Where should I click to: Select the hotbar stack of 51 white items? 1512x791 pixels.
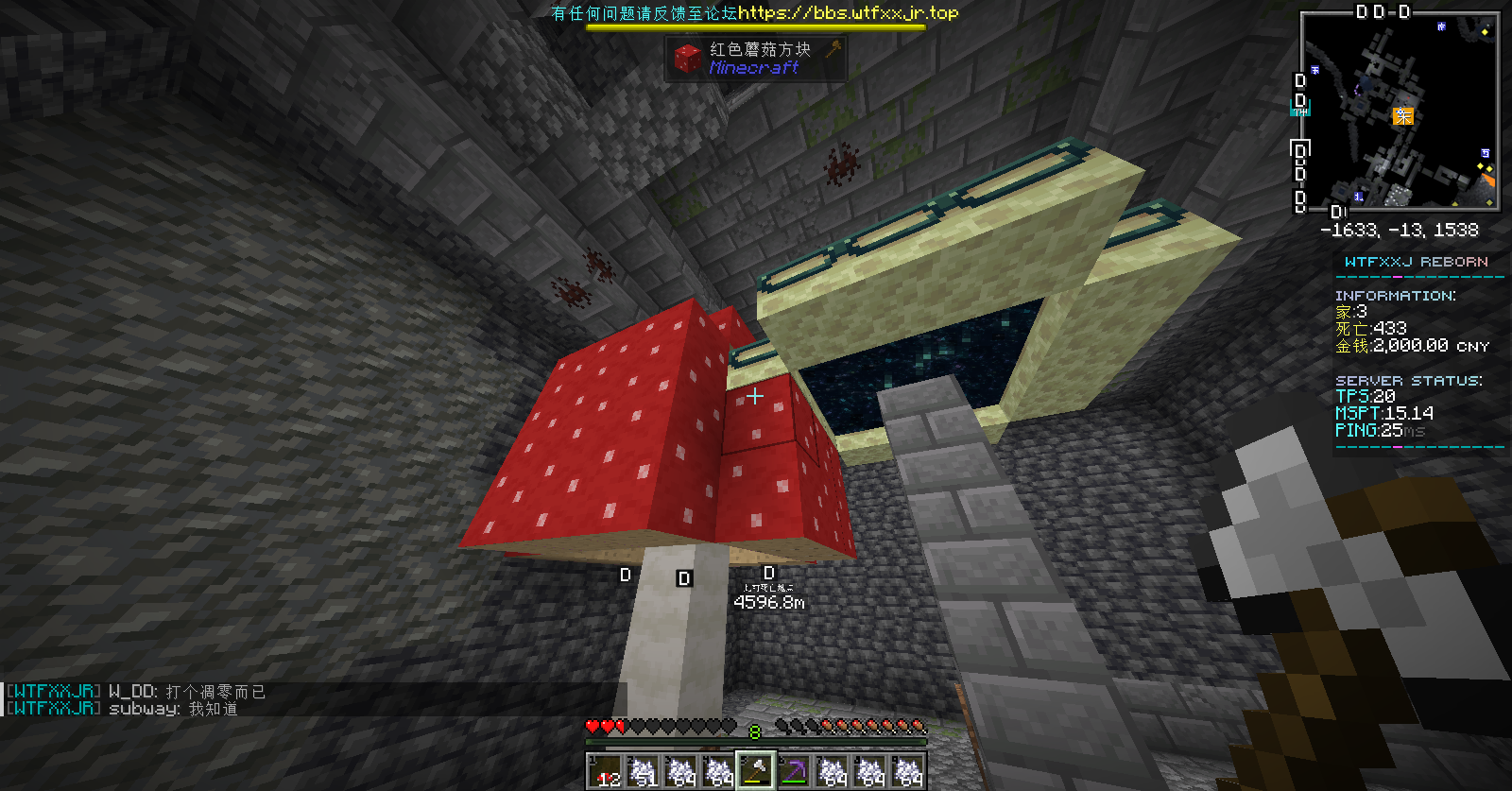pyautogui.click(x=644, y=771)
